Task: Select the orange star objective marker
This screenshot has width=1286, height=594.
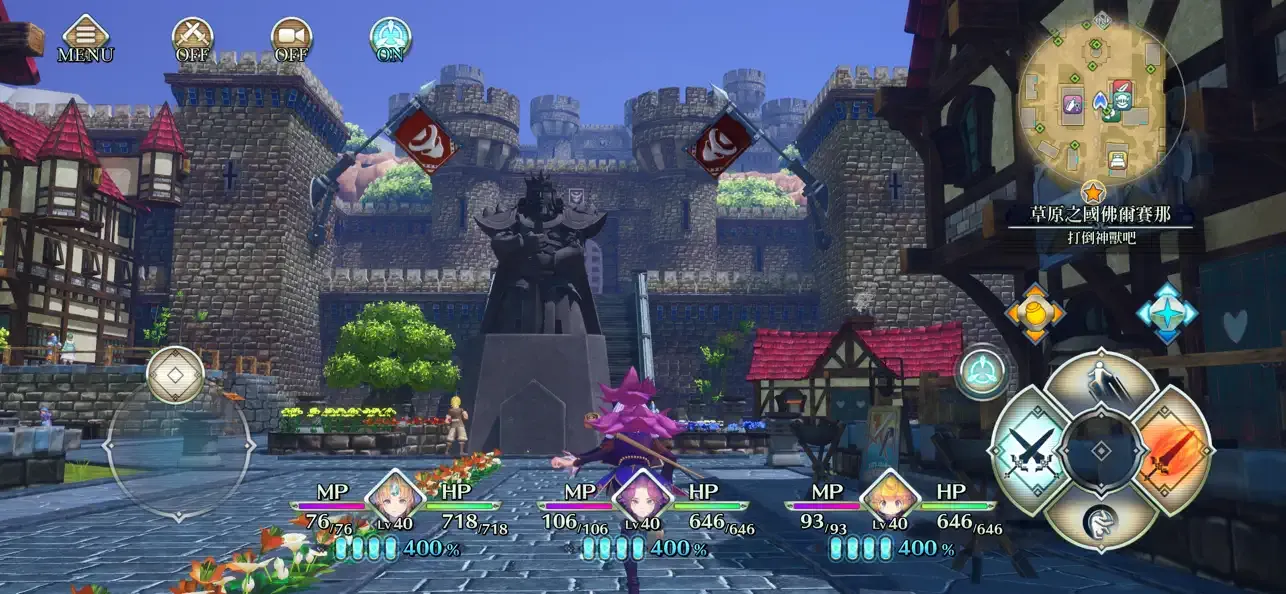Action: (1094, 189)
